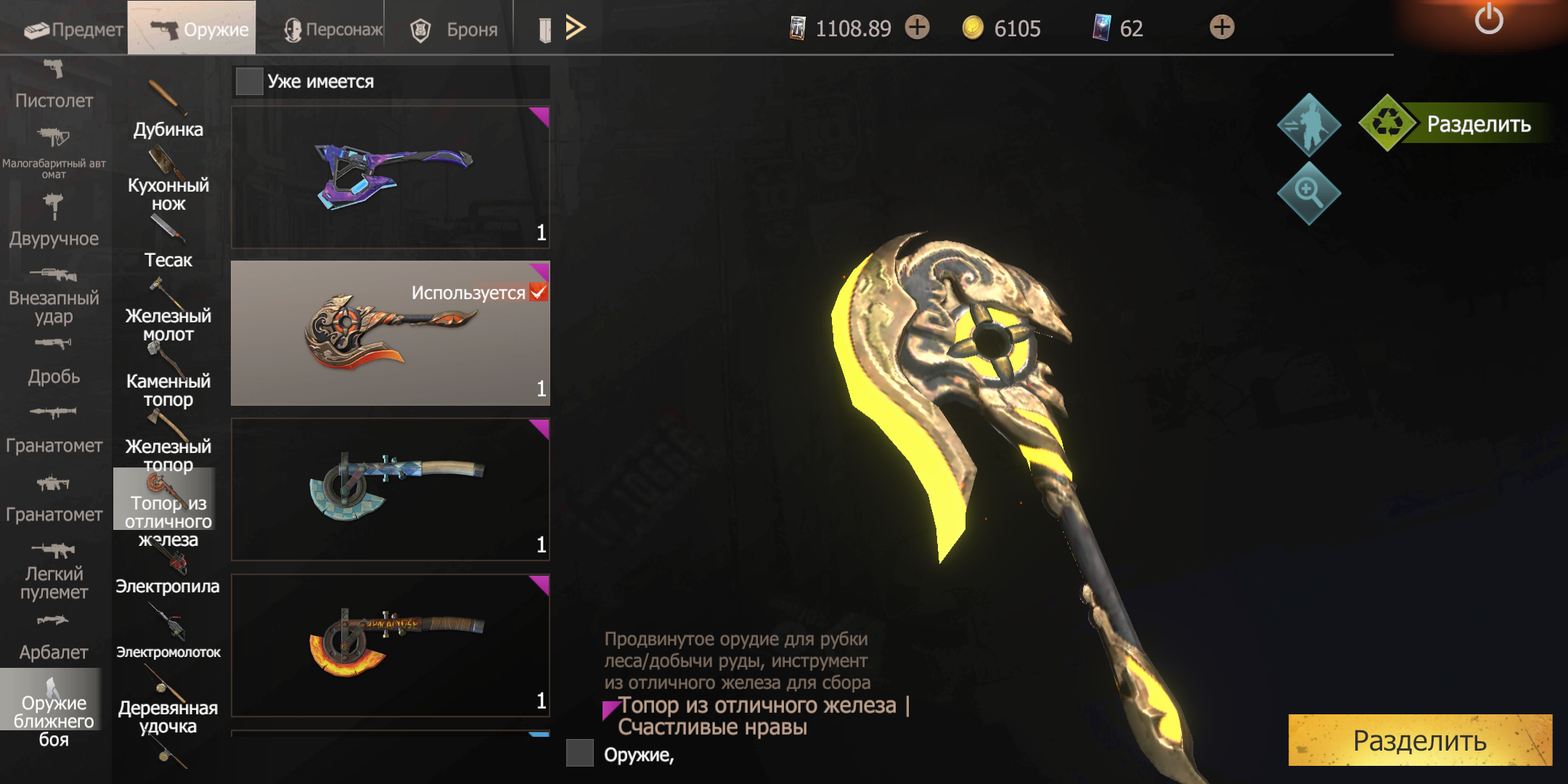Pick the flaming orange axe skin
This screenshot has height=784, width=1568.
391,645
